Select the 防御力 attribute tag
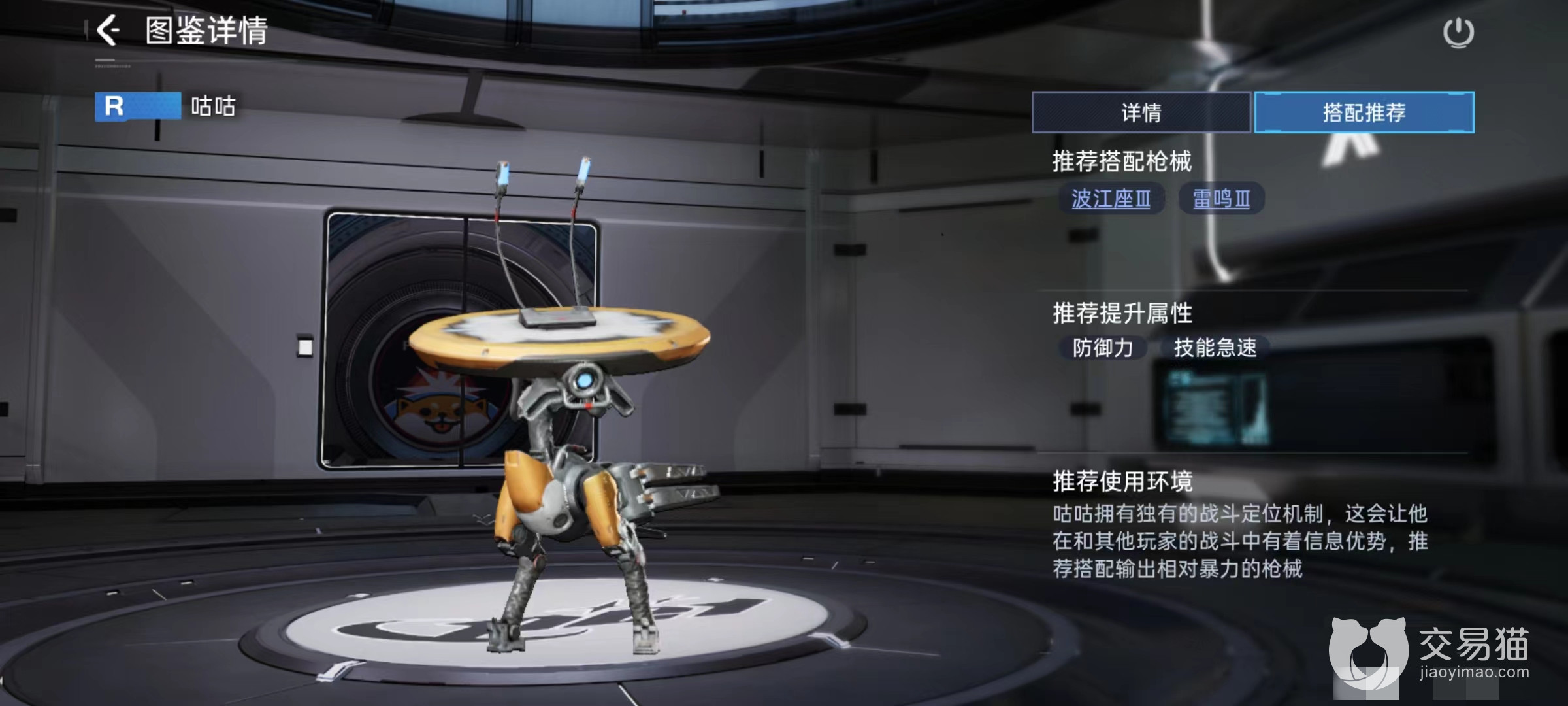 (x=1103, y=348)
